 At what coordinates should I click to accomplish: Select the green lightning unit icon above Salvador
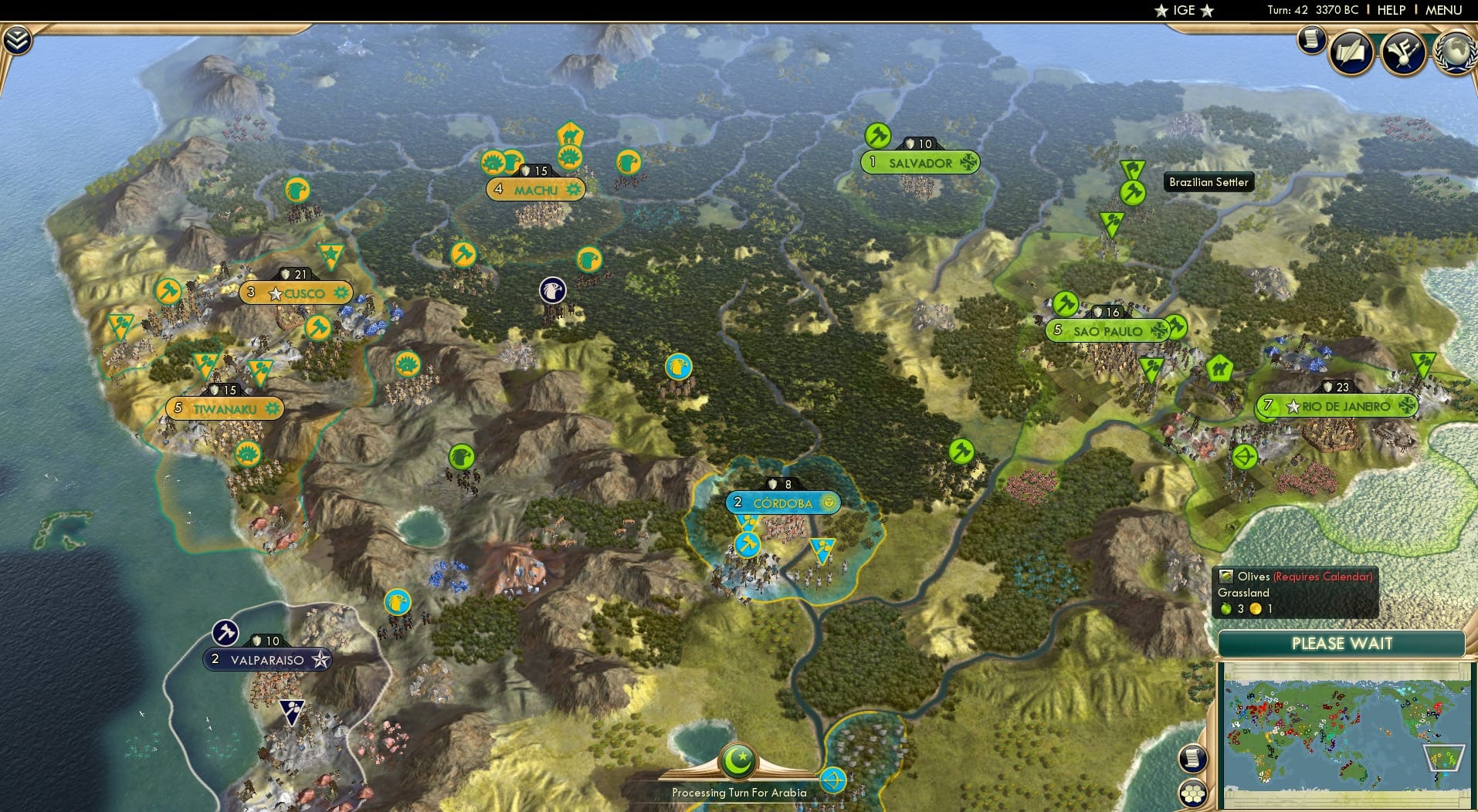(x=876, y=135)
